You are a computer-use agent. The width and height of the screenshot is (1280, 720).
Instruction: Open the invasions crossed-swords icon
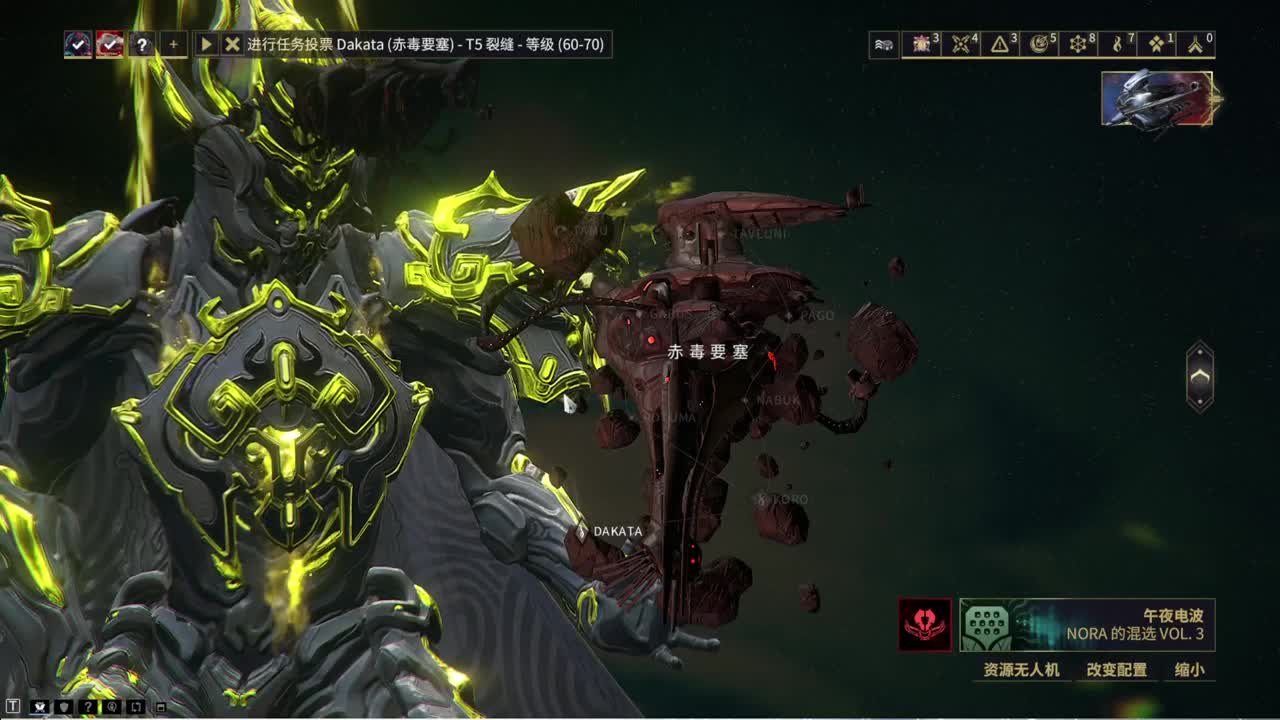pos(962,44)
